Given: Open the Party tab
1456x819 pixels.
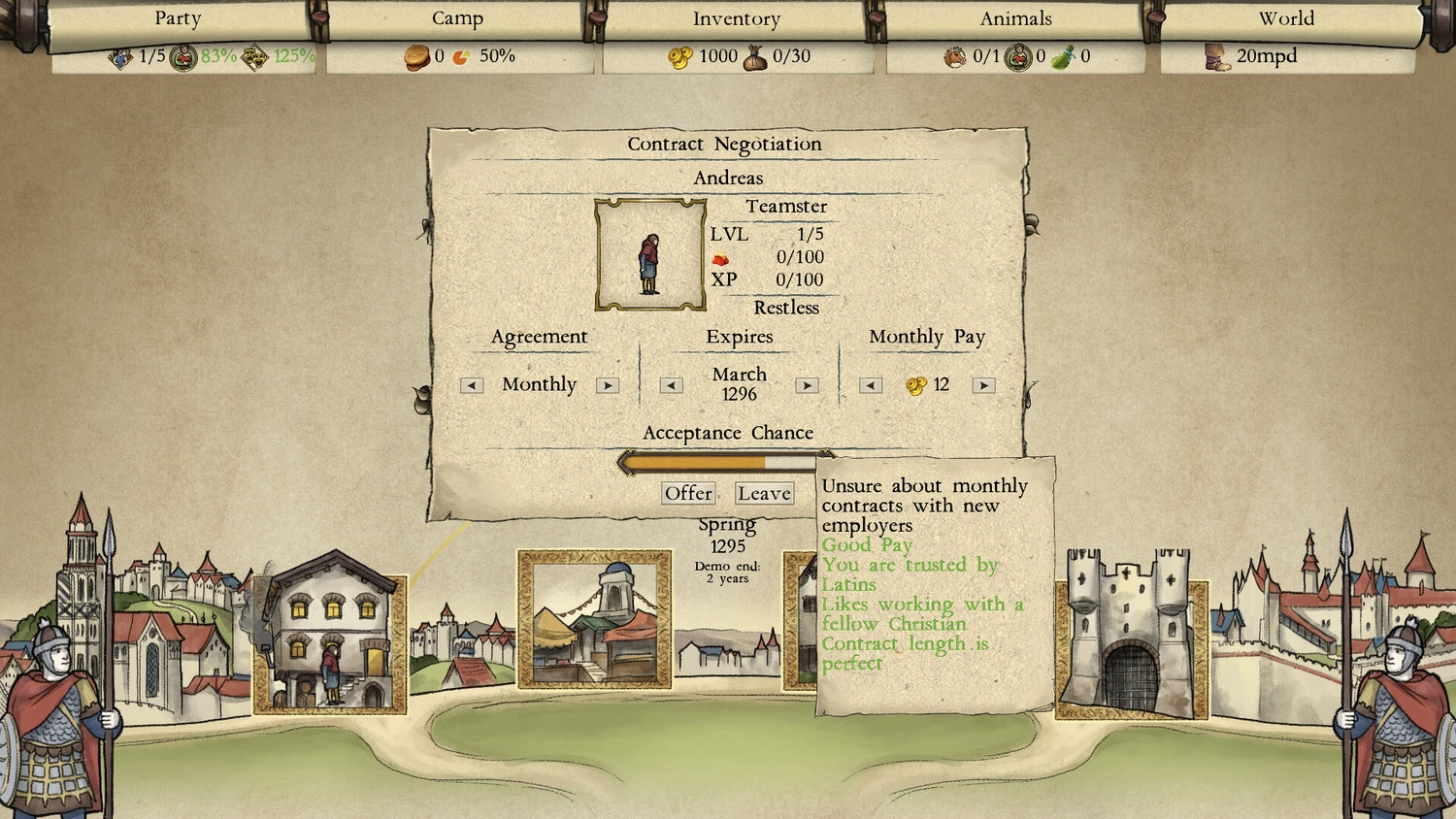Looking at the screenshot, I should click(x=178, y=19).
